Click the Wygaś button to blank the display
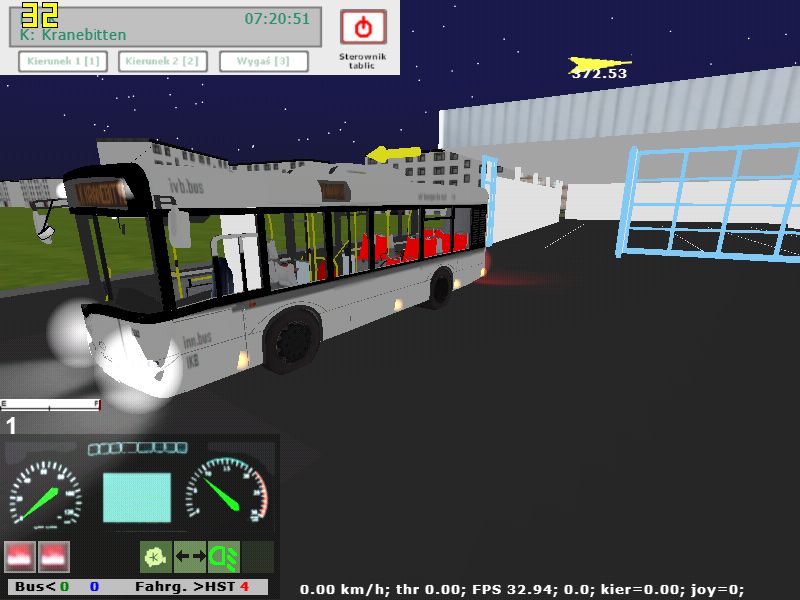Viewport: 800px width, 600px height. coord(263,61)
